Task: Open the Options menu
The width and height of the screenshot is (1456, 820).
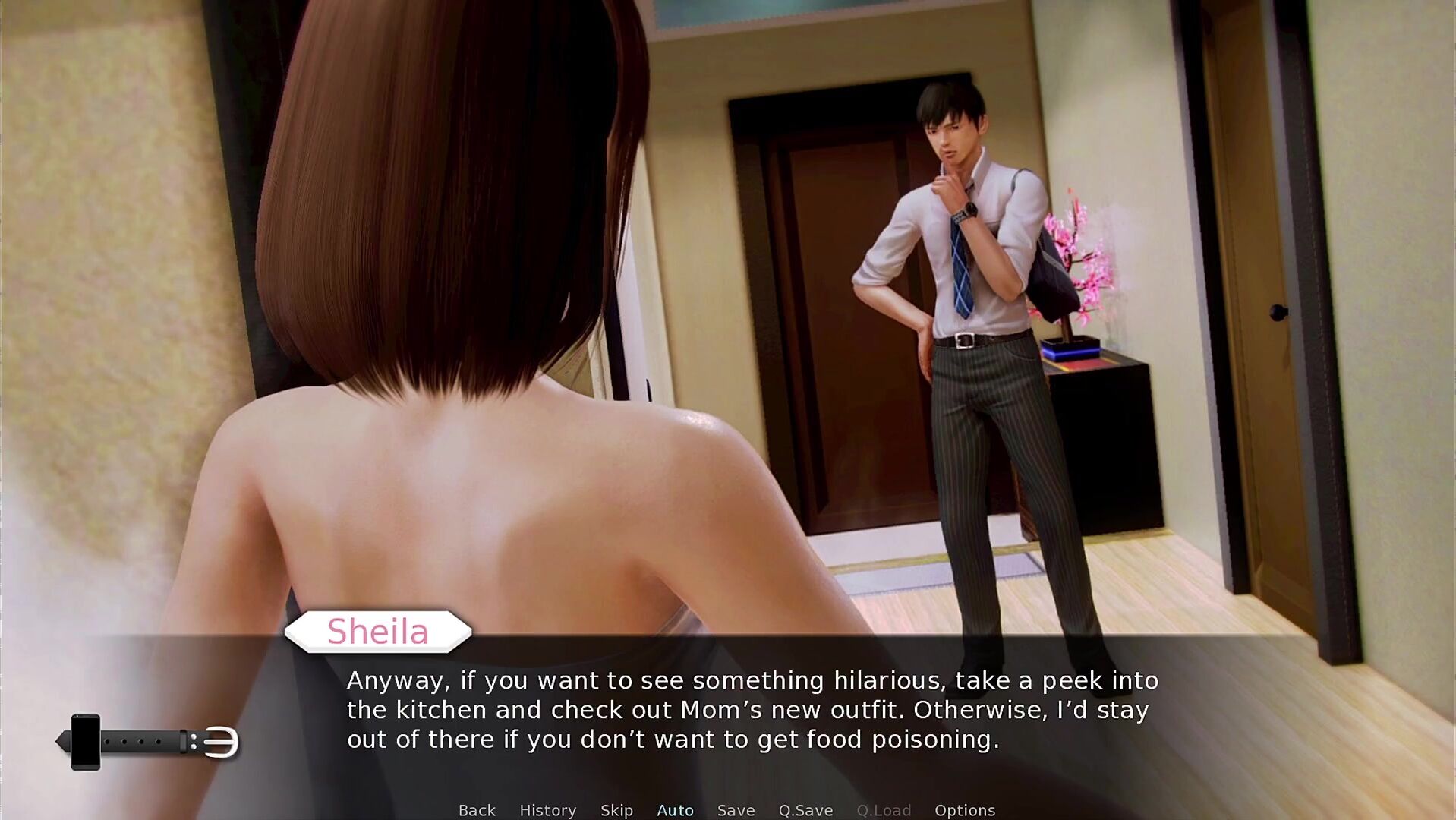Action: (x=964, y=810)
